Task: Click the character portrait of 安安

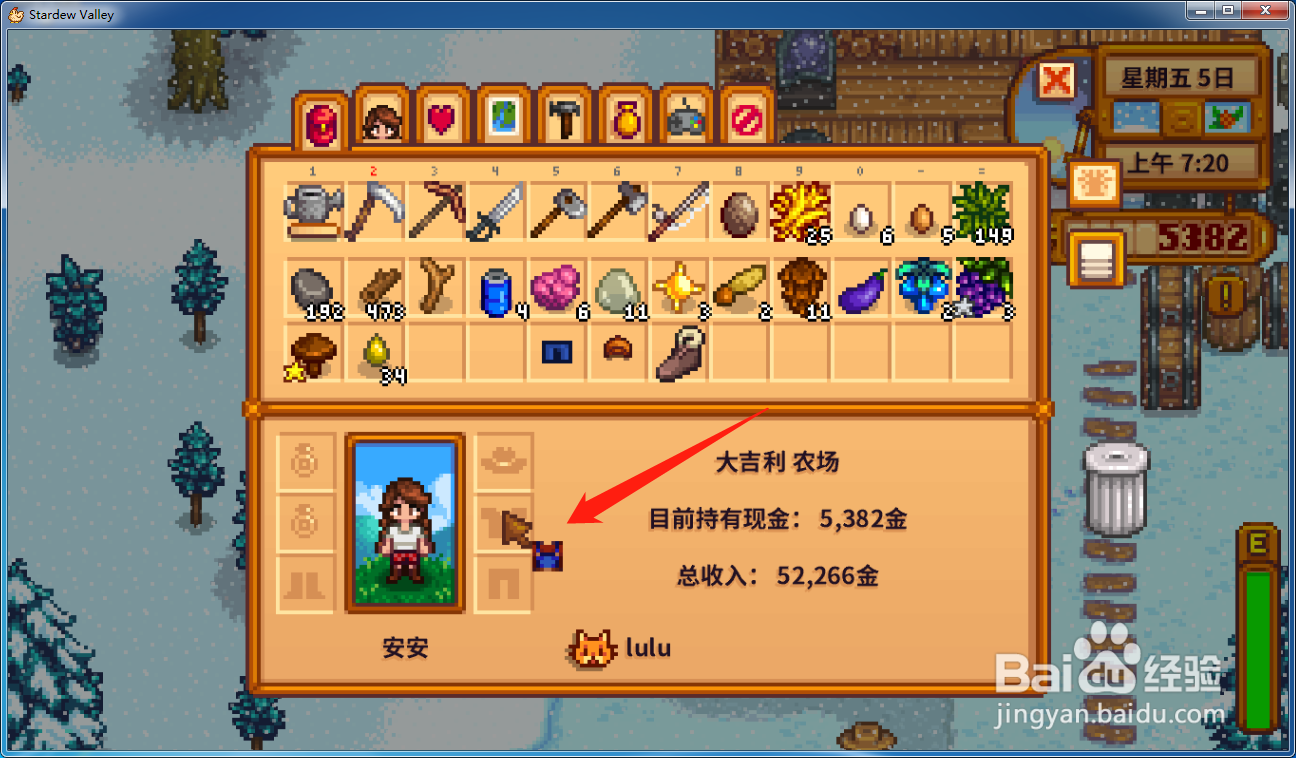Action: coord(404,520)
